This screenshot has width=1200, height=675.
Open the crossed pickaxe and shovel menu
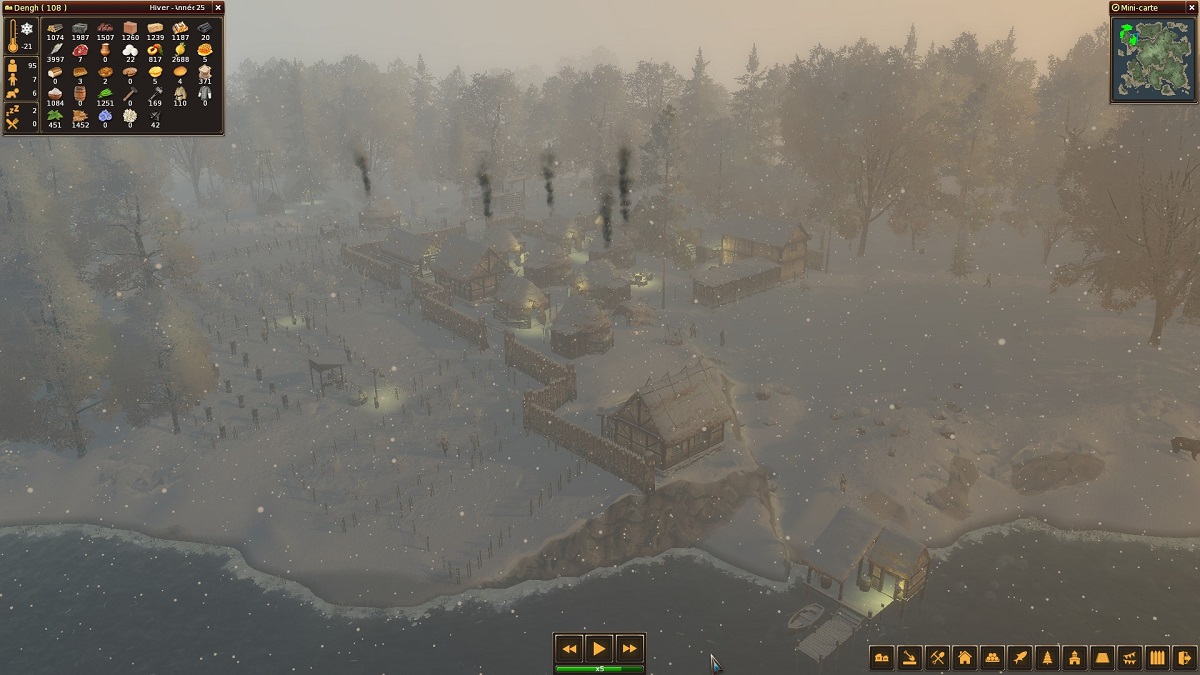[937, 658]
